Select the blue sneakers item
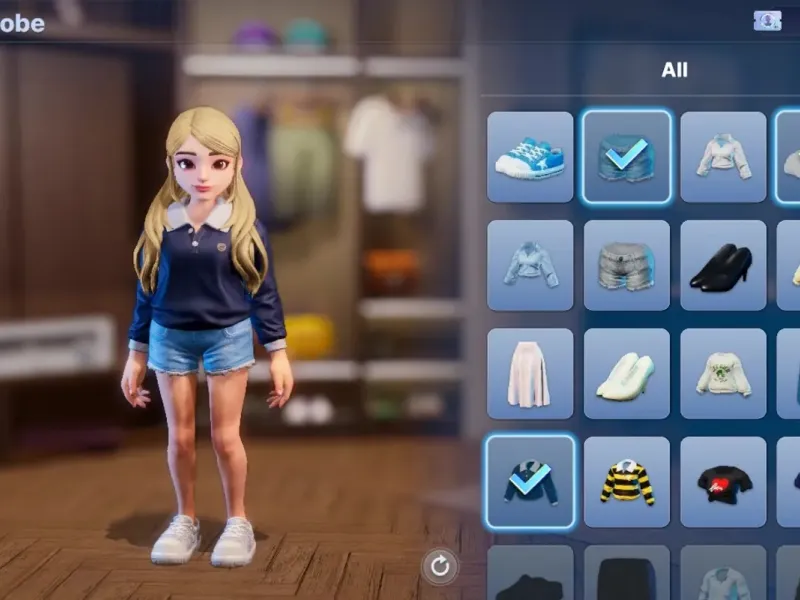800x600 pixels. coord(530,157)
